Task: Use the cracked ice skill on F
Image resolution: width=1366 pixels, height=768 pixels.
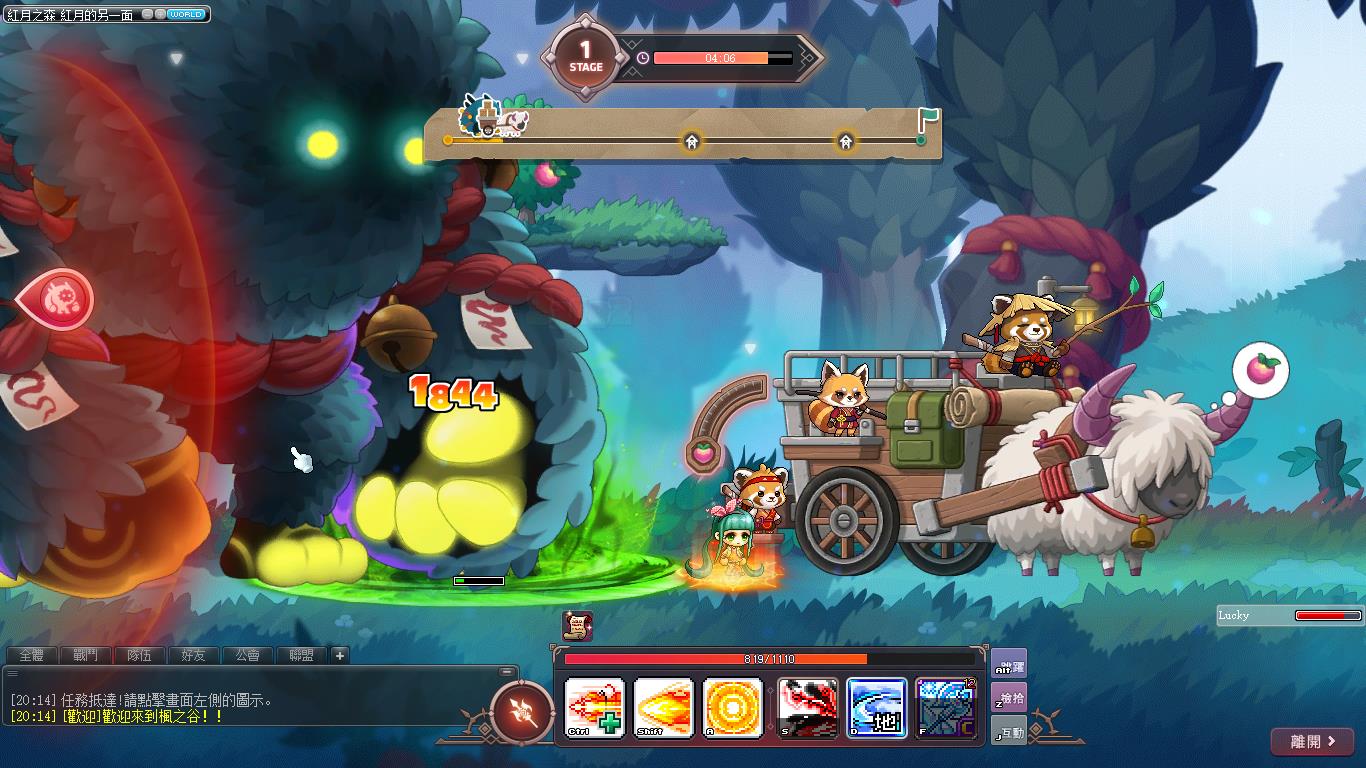Action: coord(945,708)
